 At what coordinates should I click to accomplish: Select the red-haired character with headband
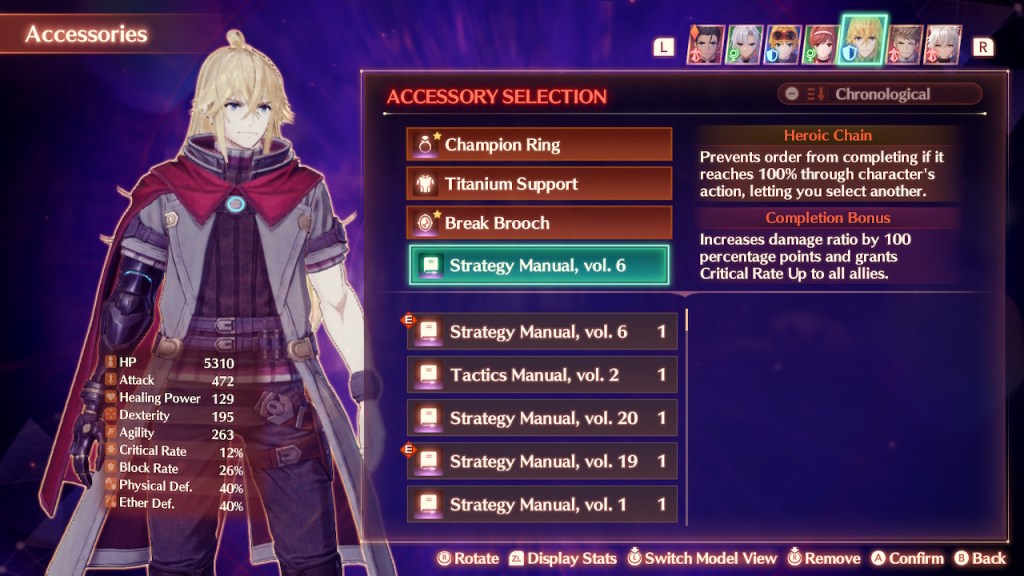pos(823,45)
